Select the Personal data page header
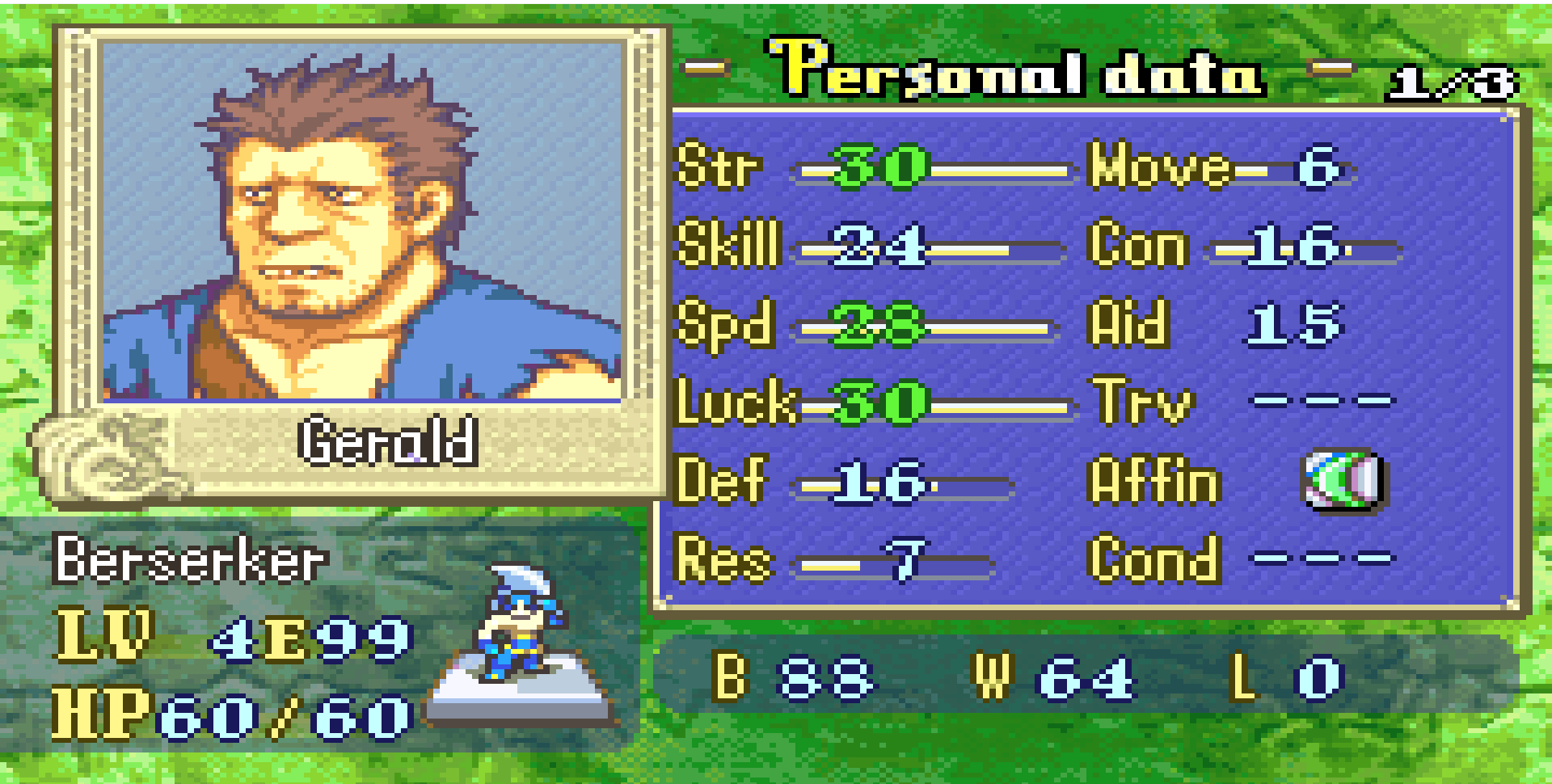 [x=1015, y=70]
